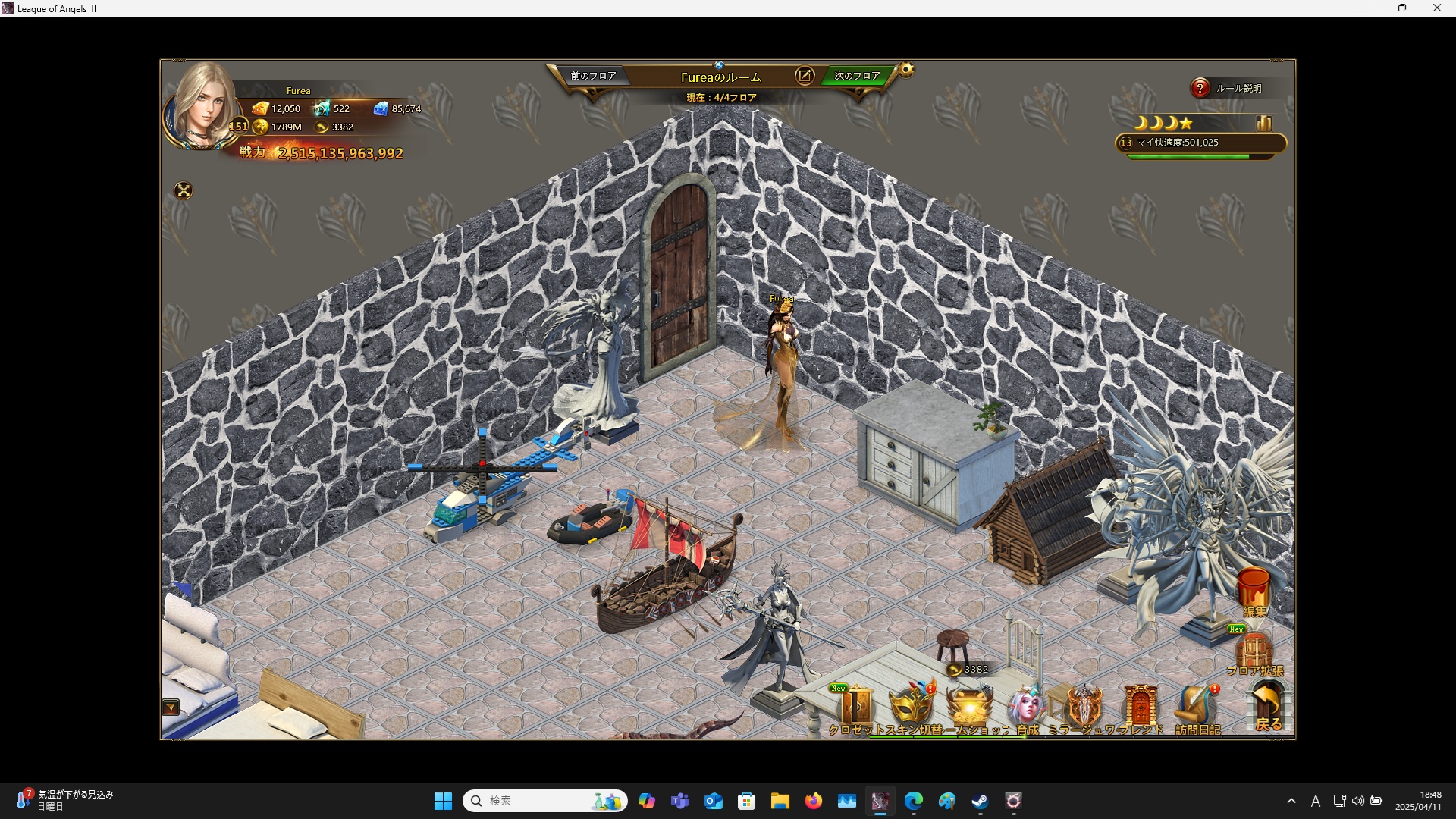The width and height of the screenshot is (1456, 819).
Task: Open the gear settings beside next floor
Action: click(906, 71)
